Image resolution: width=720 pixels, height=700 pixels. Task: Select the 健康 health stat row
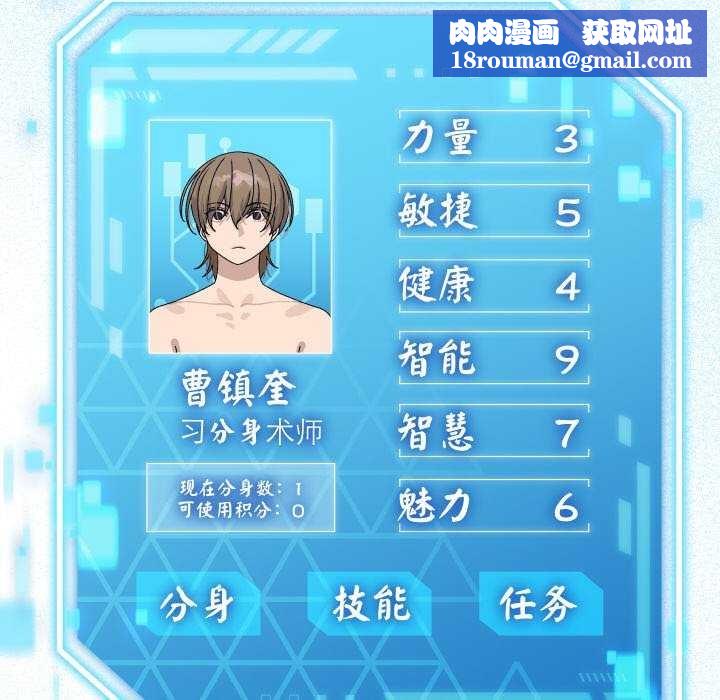[x=493, y=285]
